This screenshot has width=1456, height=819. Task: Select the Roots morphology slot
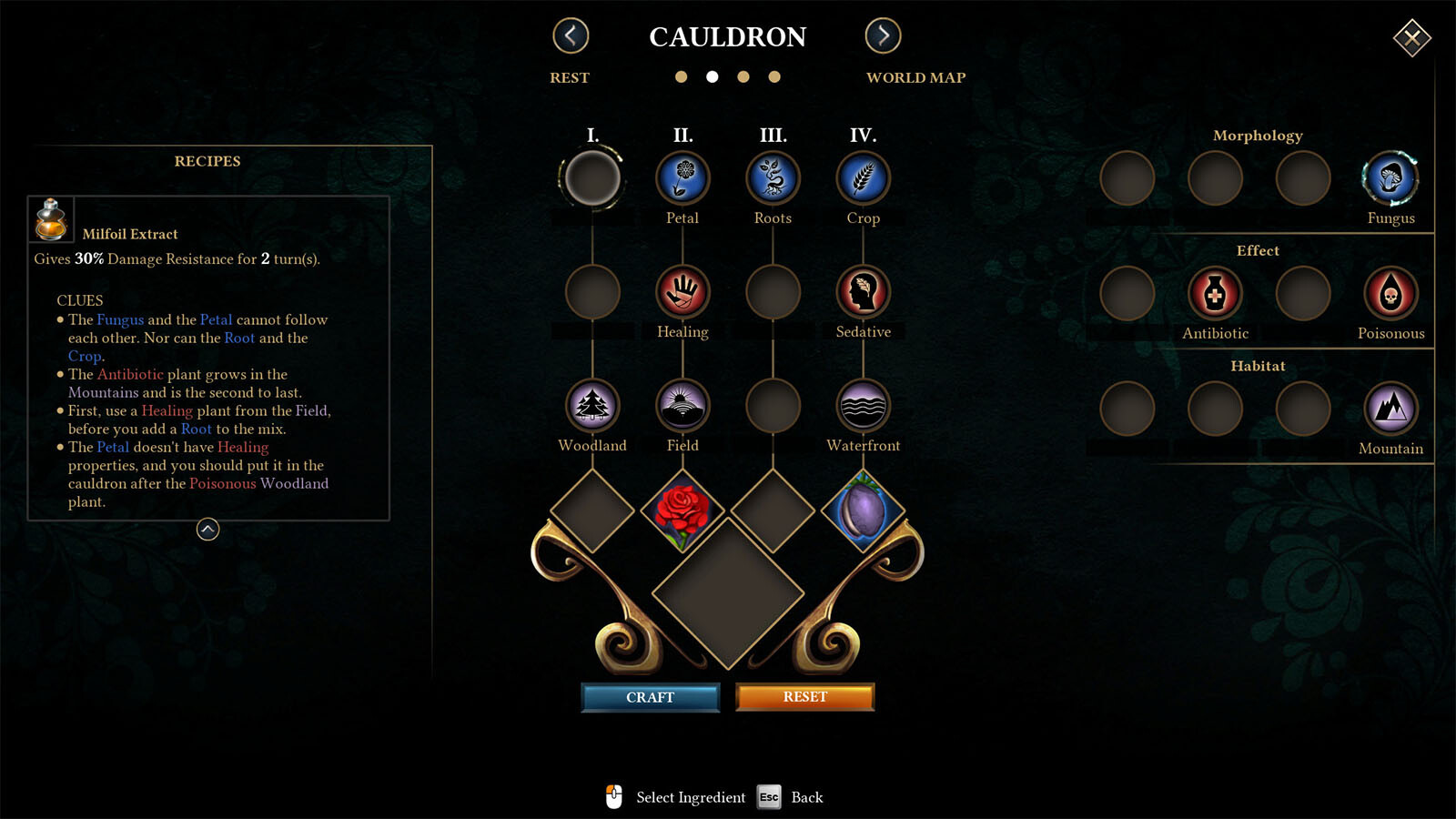tap(773, 178)
